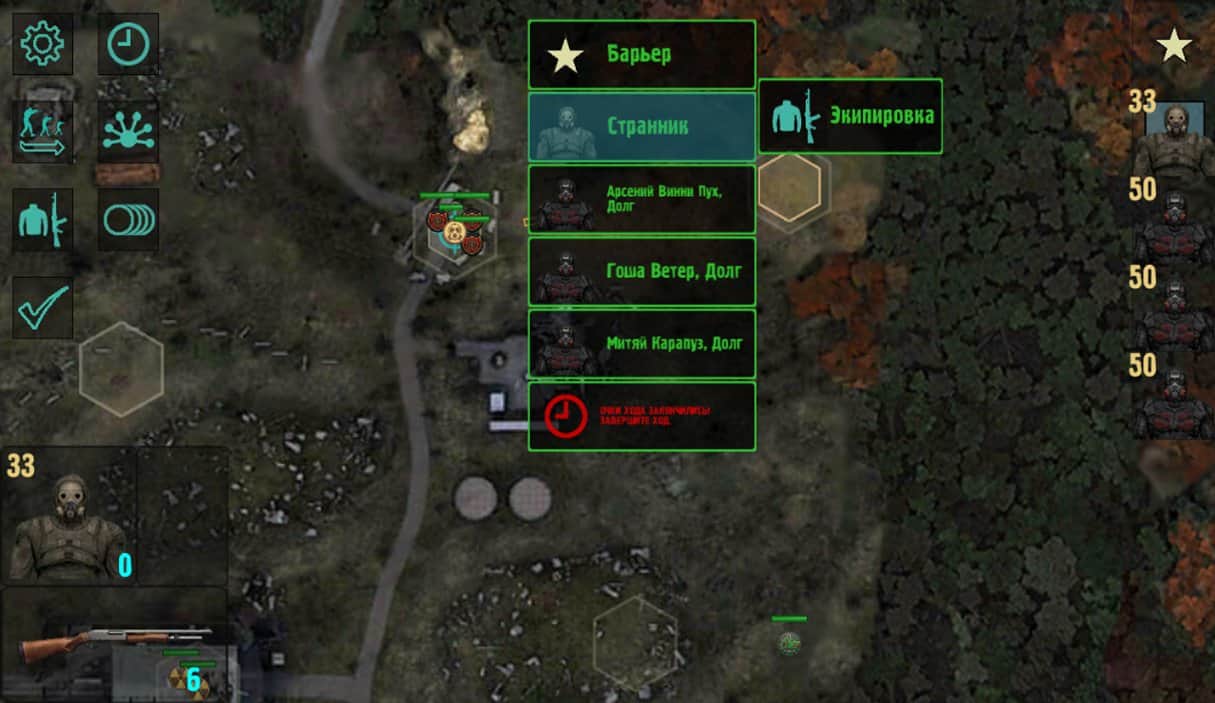The height and width of the screenshot is (703, 1215).
Task: Open the Экипировка submenu button
Action: click(850, 116)
